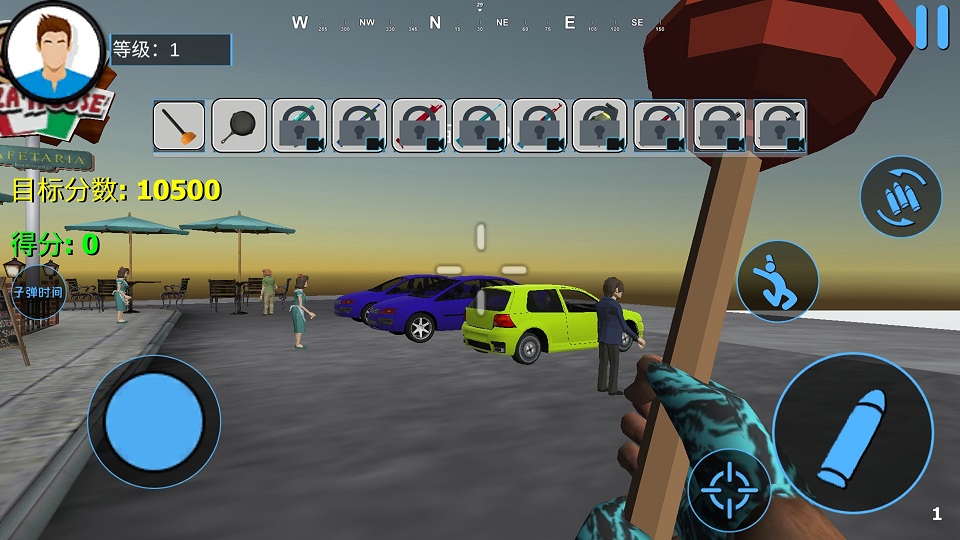Choose the frying pan weapon slot
This screenshot has height=540, width=960.
[239, 126]
